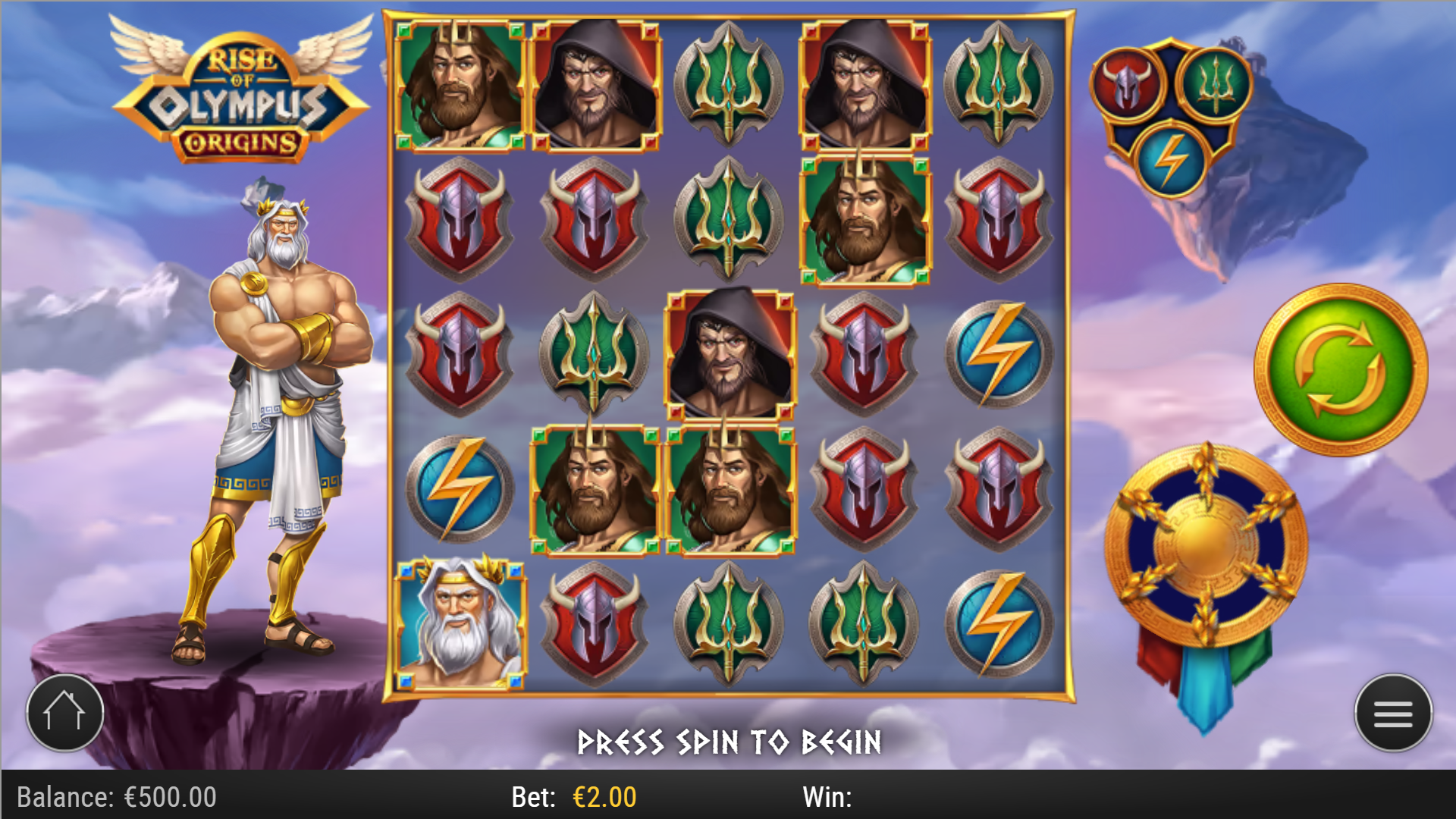Image resolution: width=1456 pixels, height=819 pixels.
Task: Select the Zeus symbol in the bottom-left reel
Action: coord(458,623)
